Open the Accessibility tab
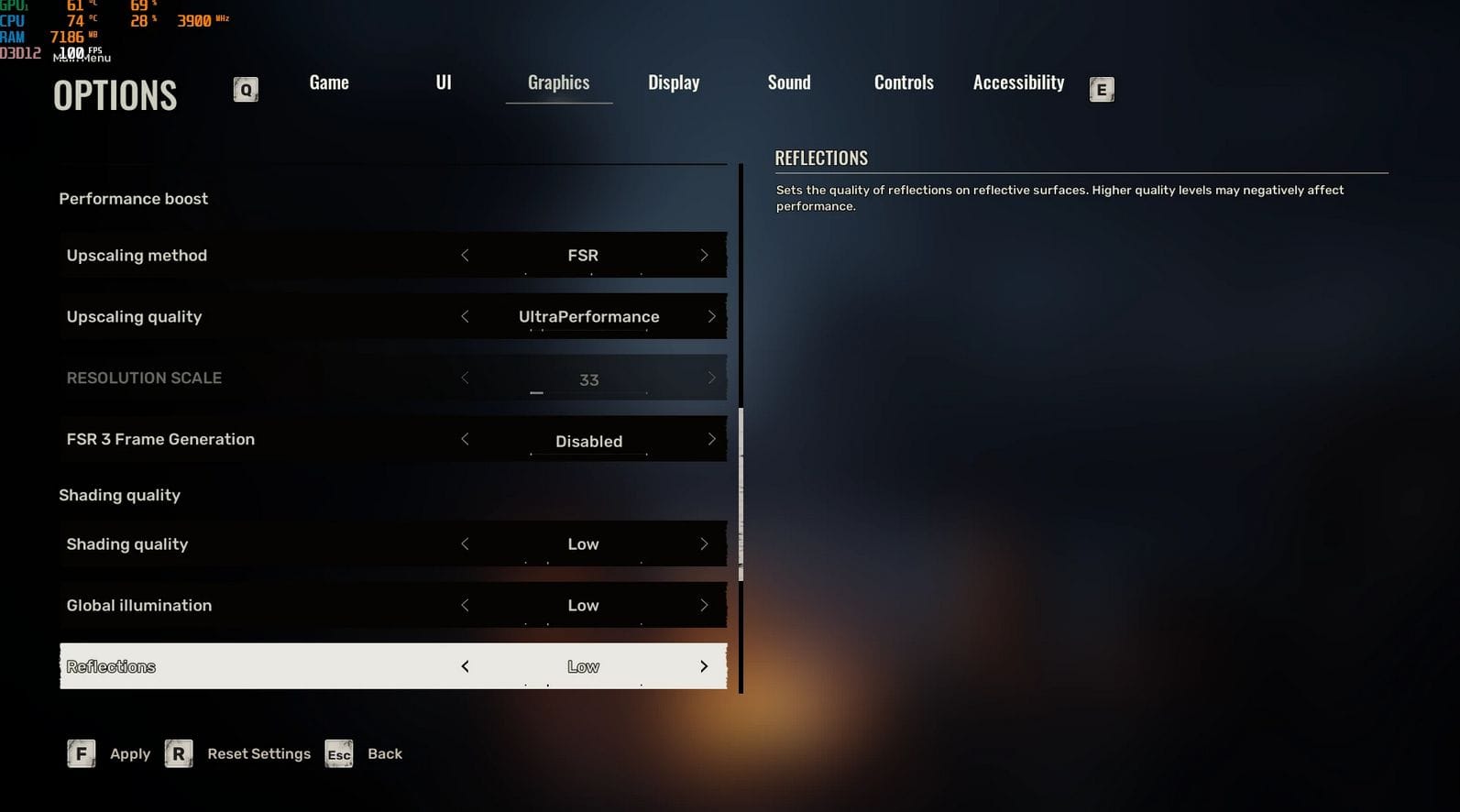The width and height of the screenshot is (1460, 812). pyautogui.click(x=1018, y=82)
